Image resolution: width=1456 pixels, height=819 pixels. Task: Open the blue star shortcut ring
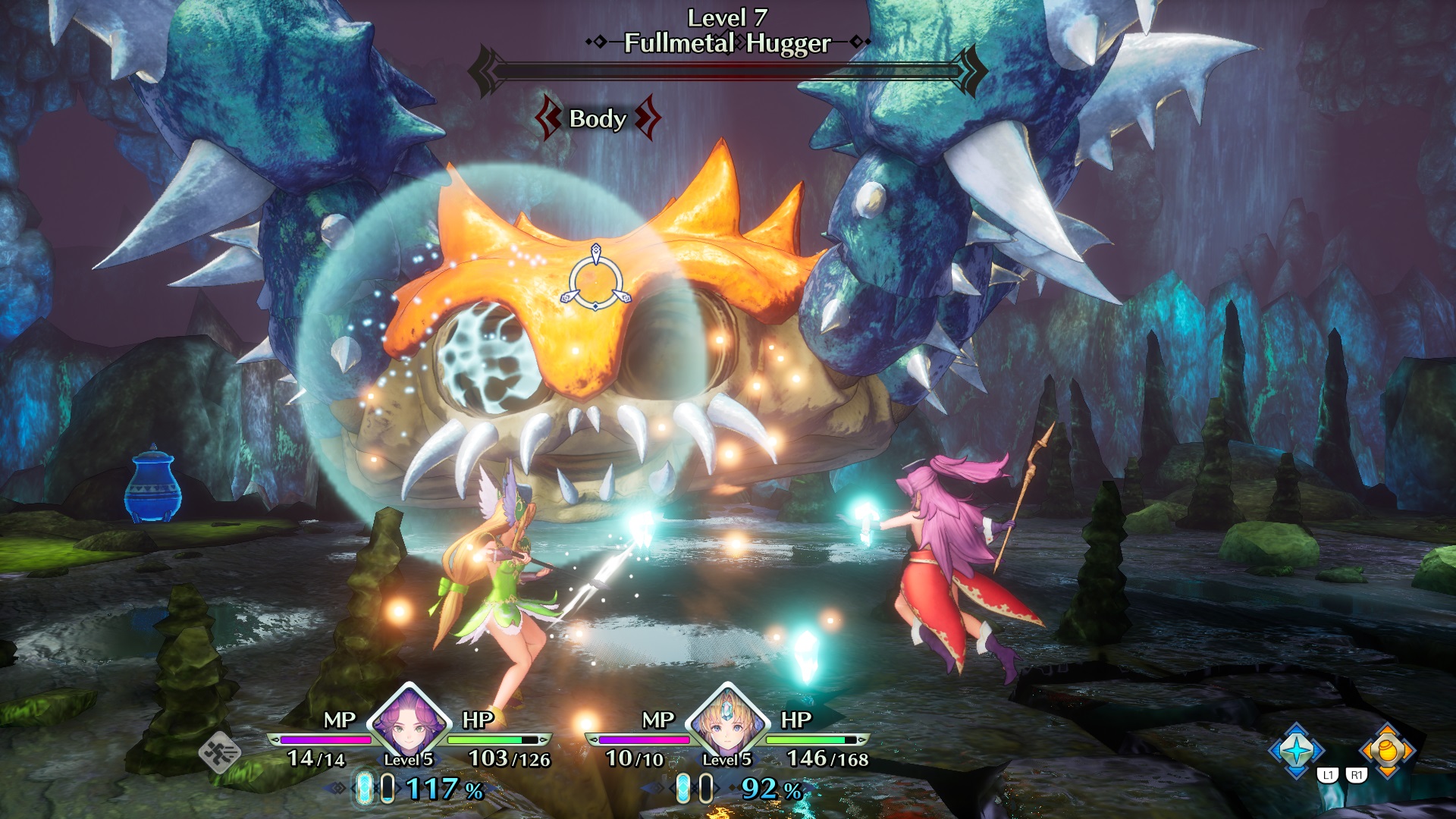tap(1297, 750)
